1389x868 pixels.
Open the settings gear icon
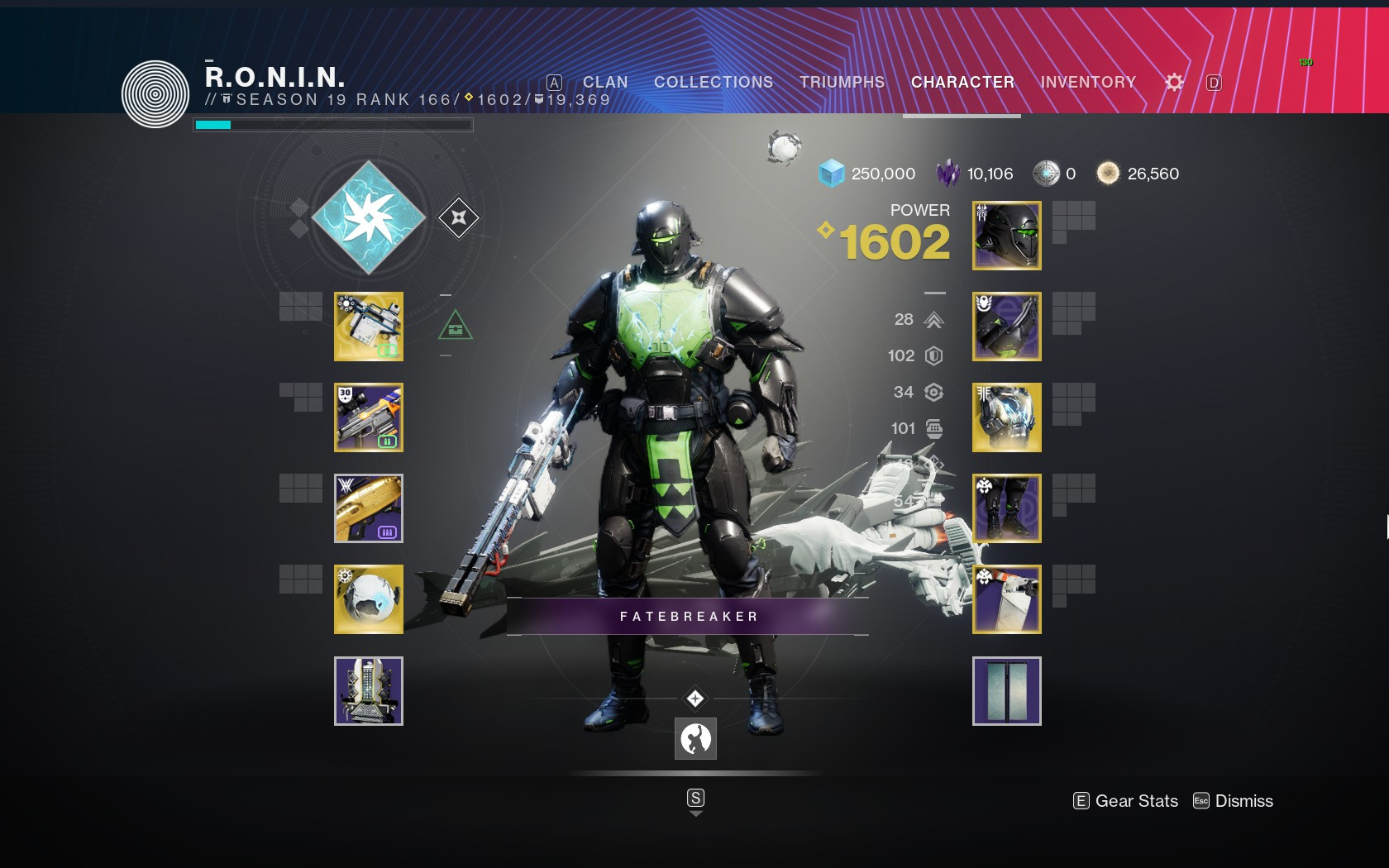[1174, 83]
